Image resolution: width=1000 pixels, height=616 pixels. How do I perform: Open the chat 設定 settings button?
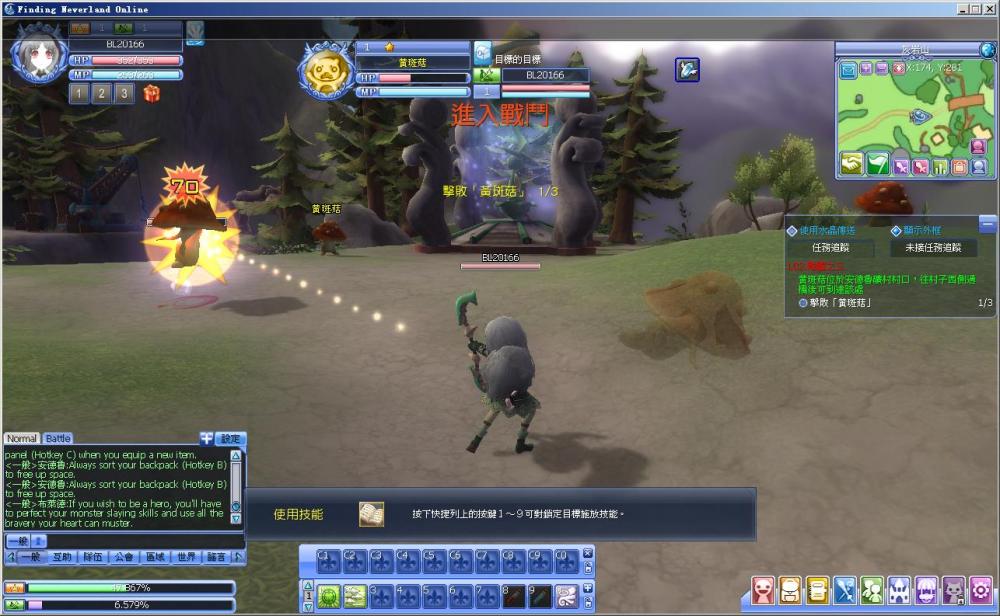point(231,439)
